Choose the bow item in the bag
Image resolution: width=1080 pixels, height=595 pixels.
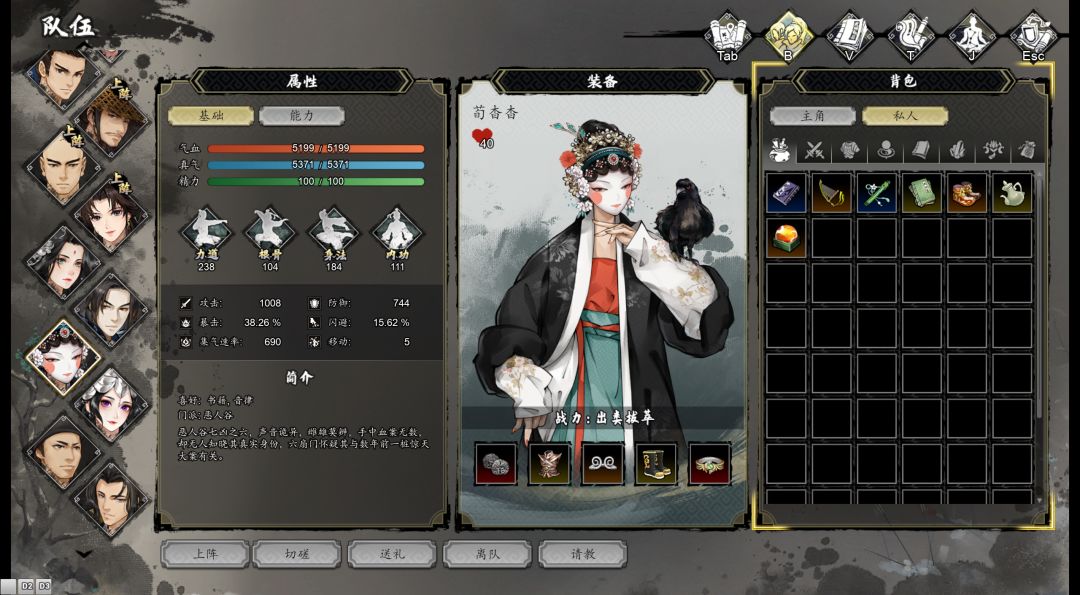(x=831, y=193)
